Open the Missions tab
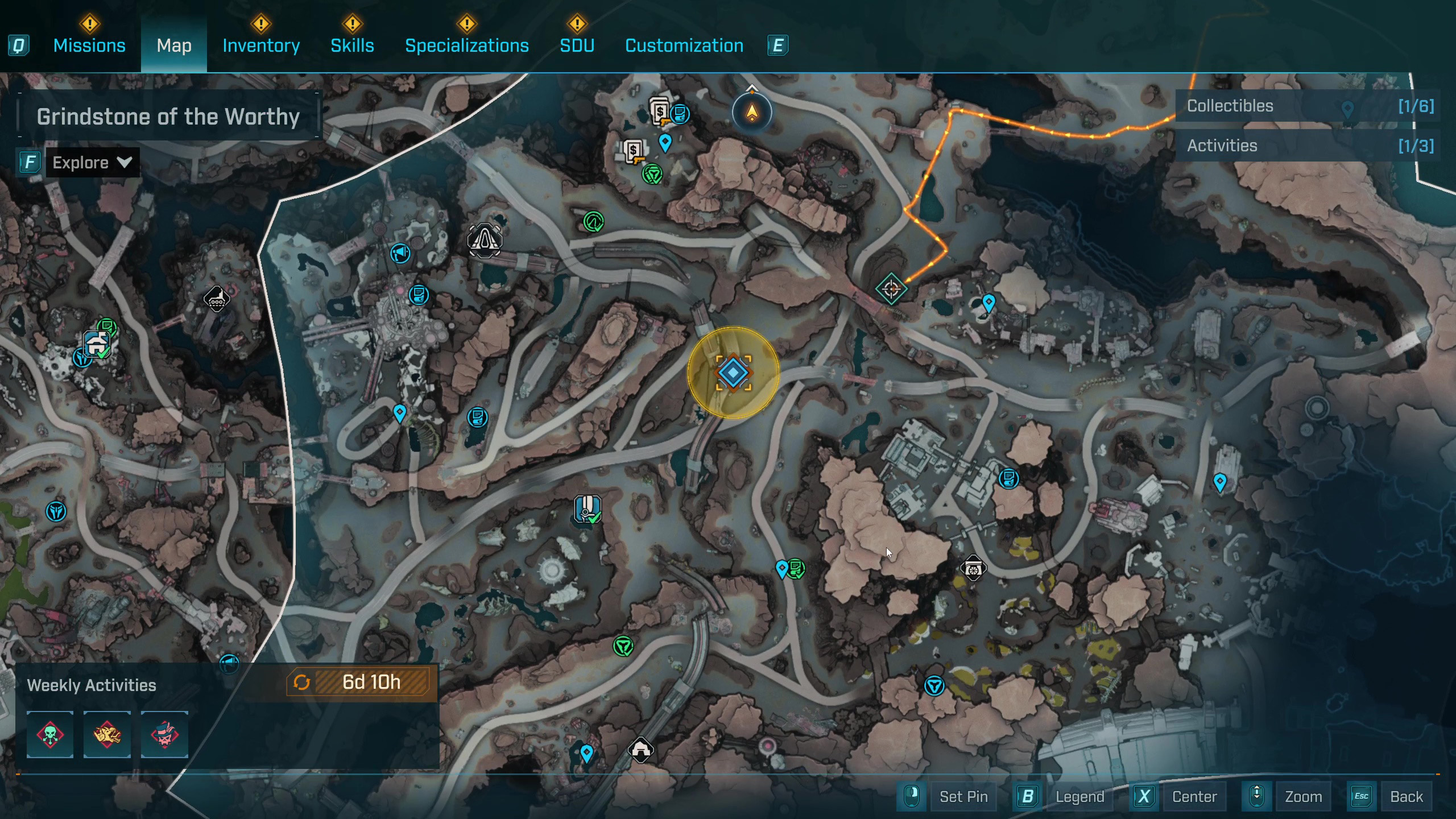 [x=89, y=45]
